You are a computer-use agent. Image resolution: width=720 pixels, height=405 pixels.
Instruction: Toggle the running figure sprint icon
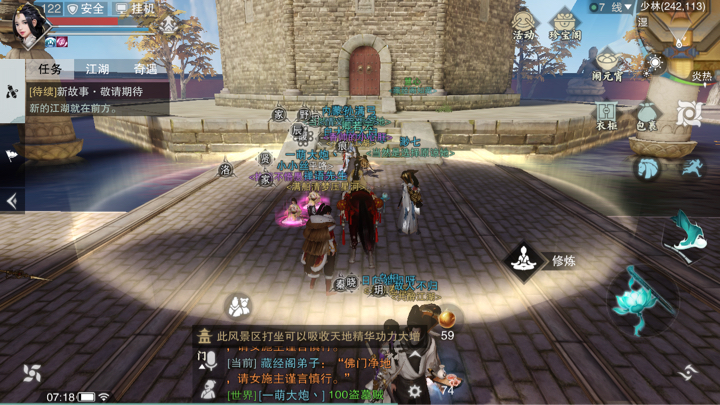692,168
